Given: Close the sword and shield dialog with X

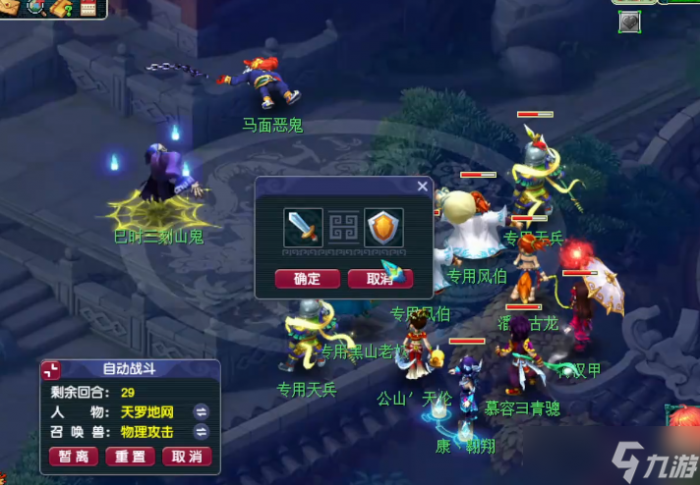Looking at the screenshot, I should 422,186.
